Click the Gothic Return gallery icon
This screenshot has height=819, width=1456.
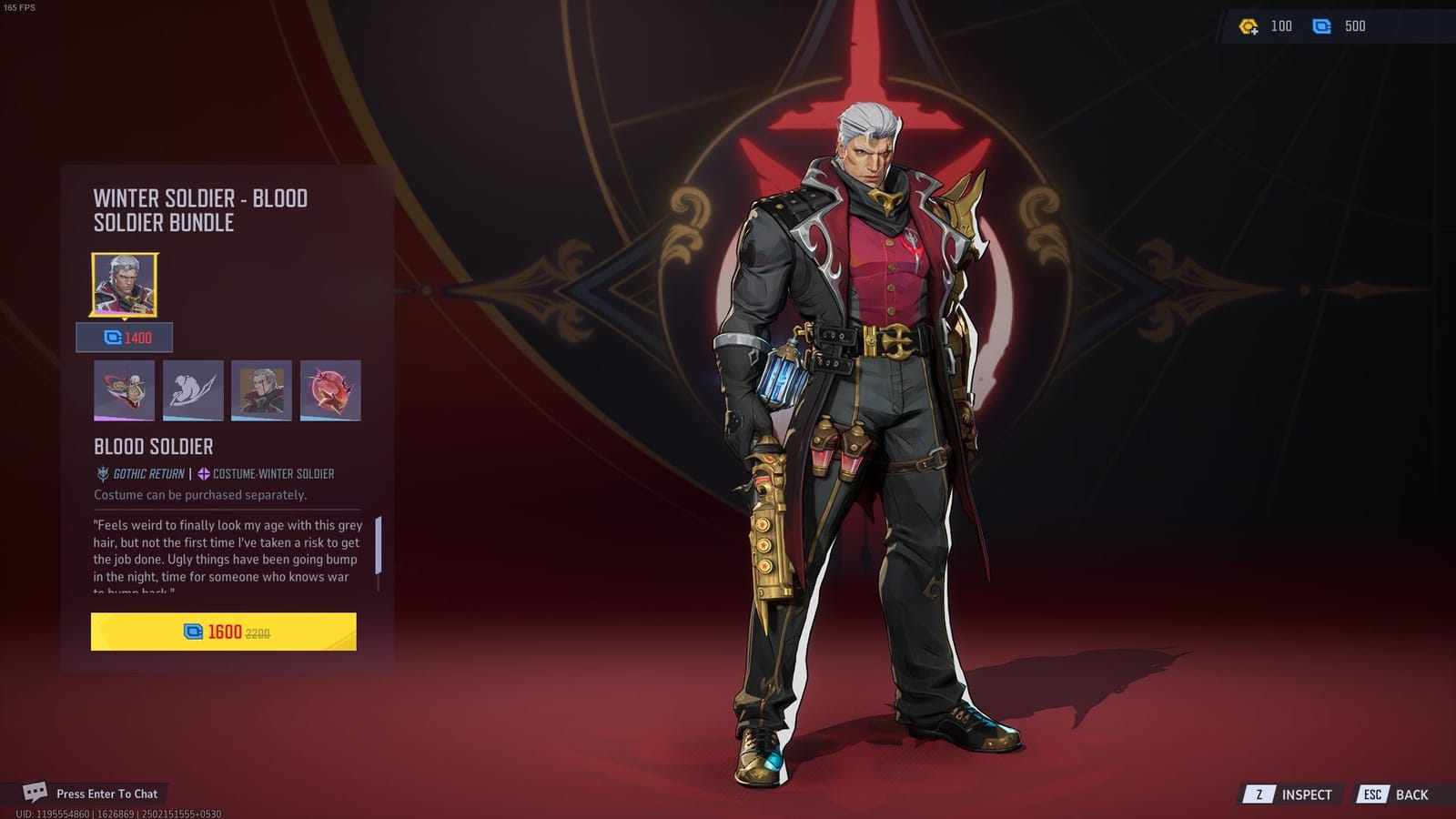(100, 473)
